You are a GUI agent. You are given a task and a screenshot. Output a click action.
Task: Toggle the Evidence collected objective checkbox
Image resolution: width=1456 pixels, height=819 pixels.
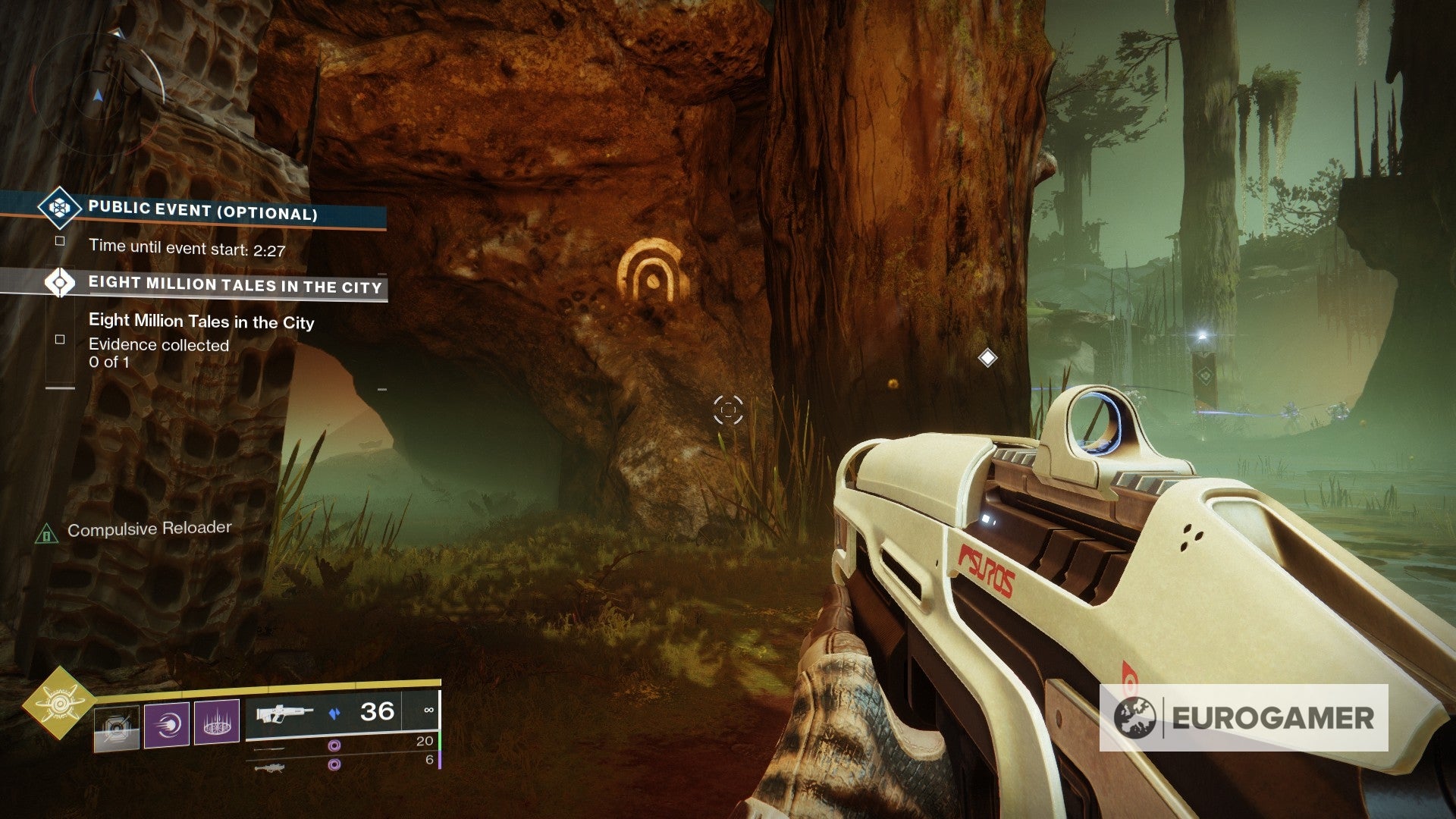pyautogui.click(x=60, y=340)
